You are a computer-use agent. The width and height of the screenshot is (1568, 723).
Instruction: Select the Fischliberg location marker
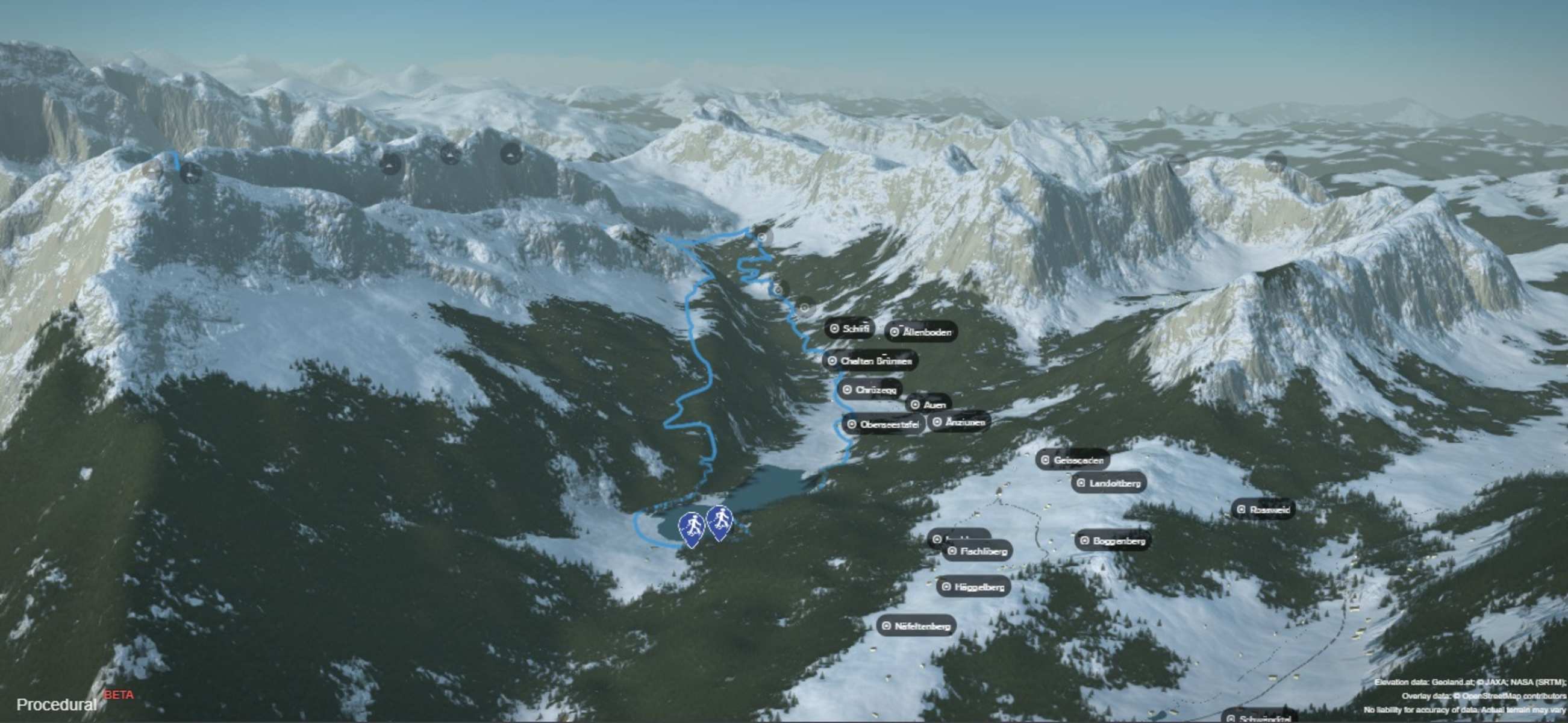[x=978, y=551]
